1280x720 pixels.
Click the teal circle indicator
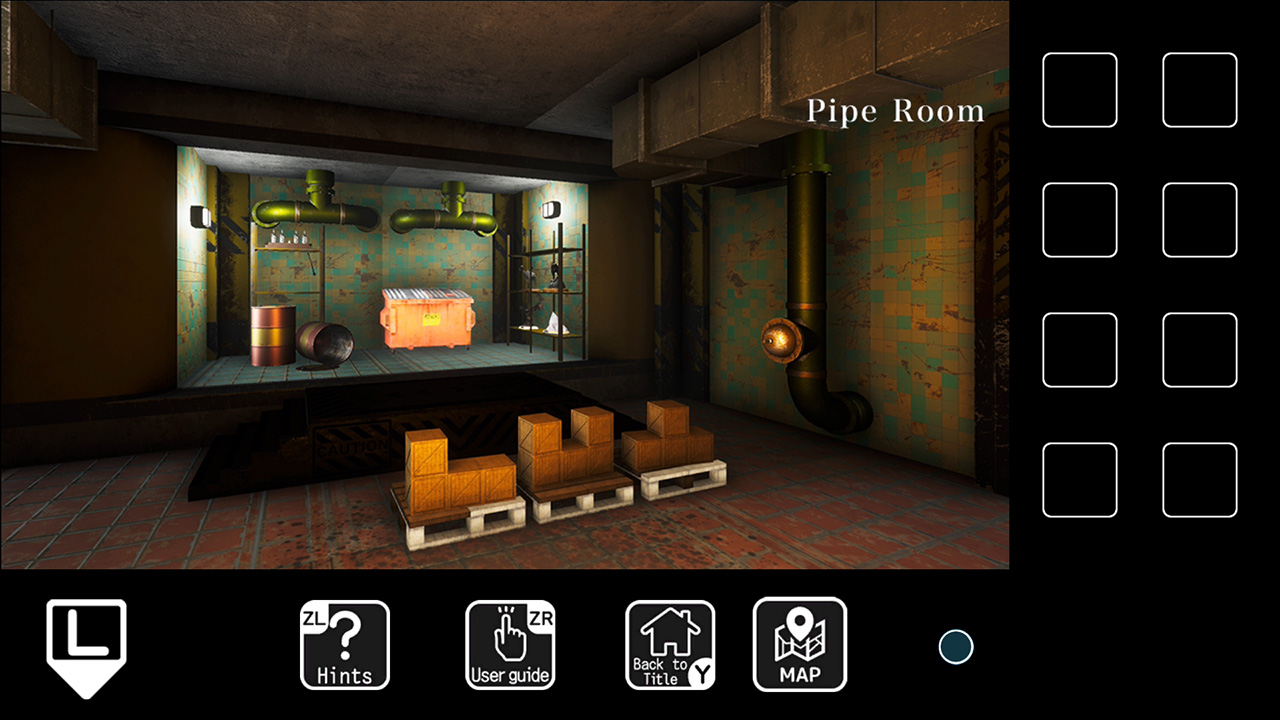point(955,646)
